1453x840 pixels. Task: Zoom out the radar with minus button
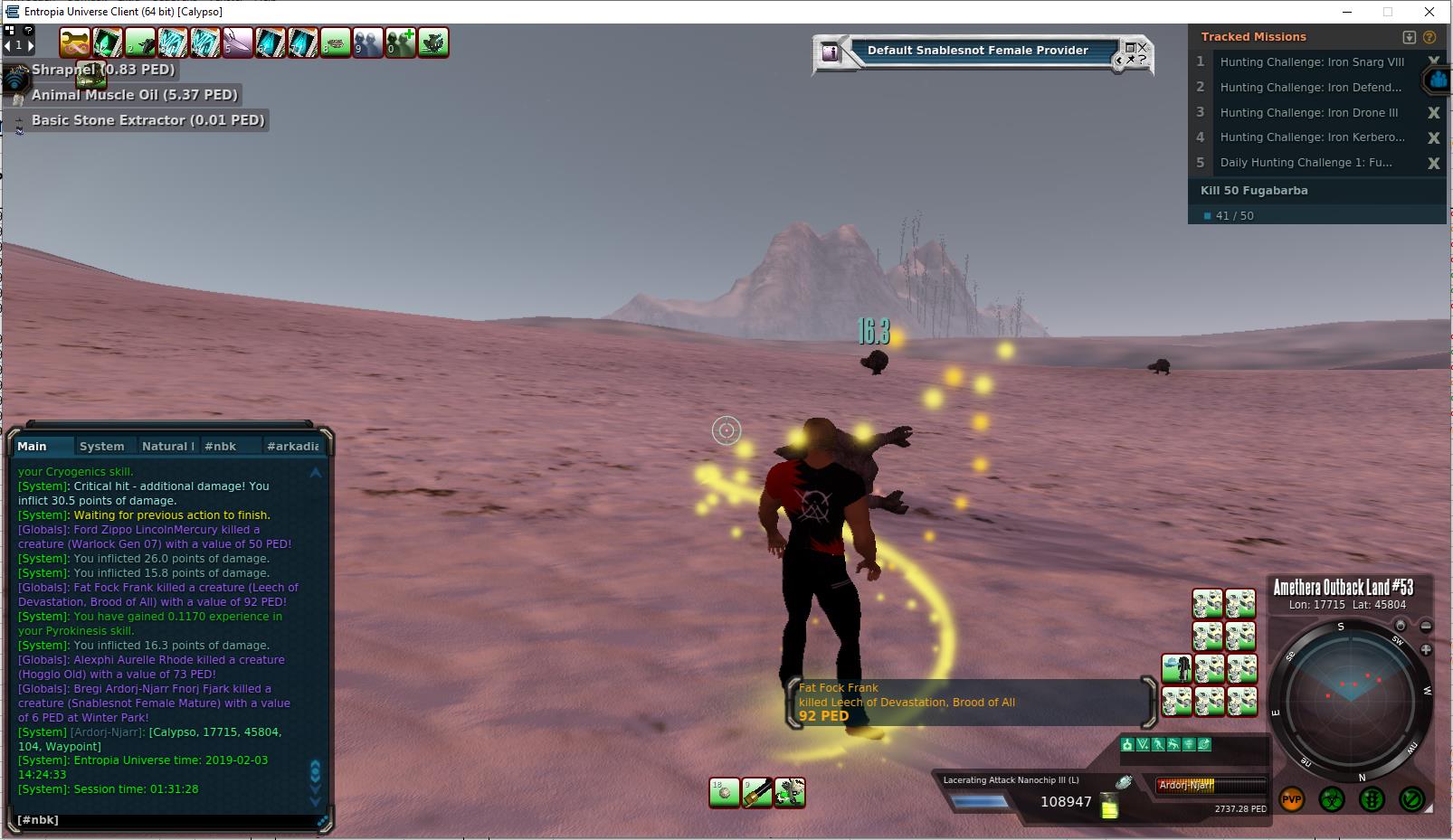point(1426,626)
